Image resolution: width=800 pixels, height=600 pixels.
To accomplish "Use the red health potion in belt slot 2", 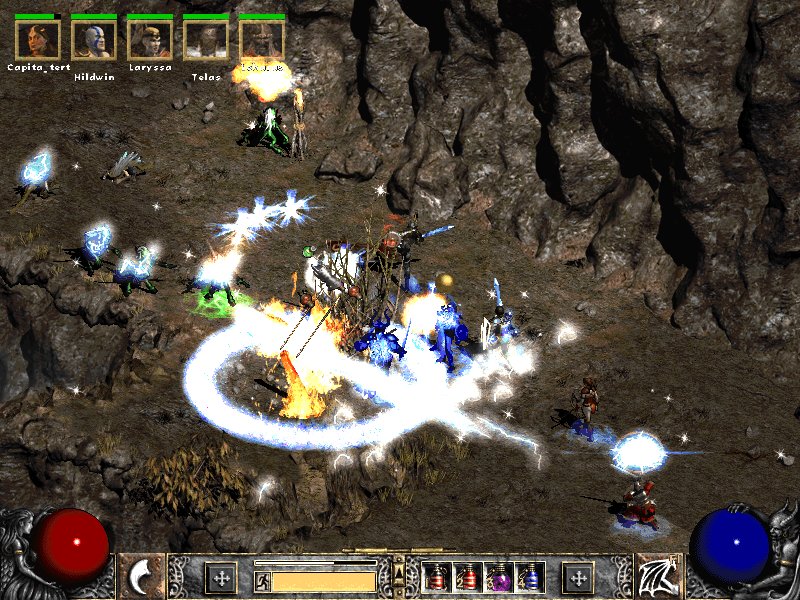I will tap(468, 577).
